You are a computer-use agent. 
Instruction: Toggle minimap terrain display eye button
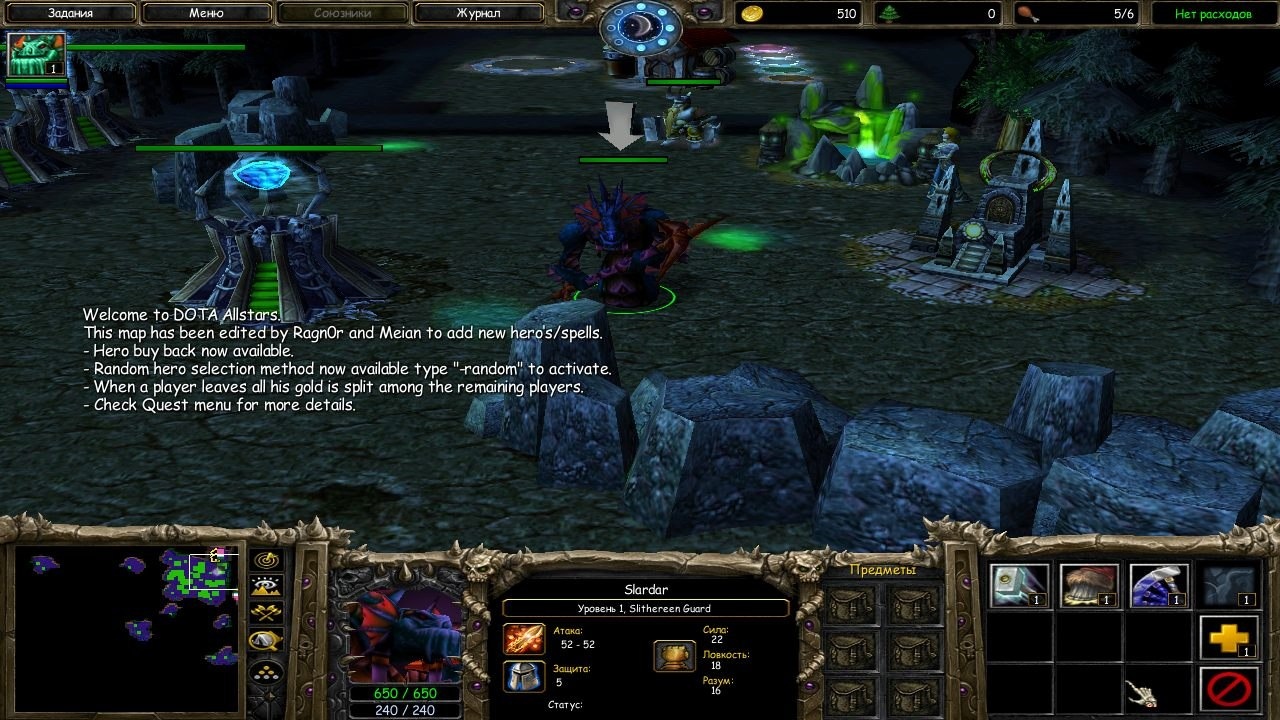click(267, 587)
